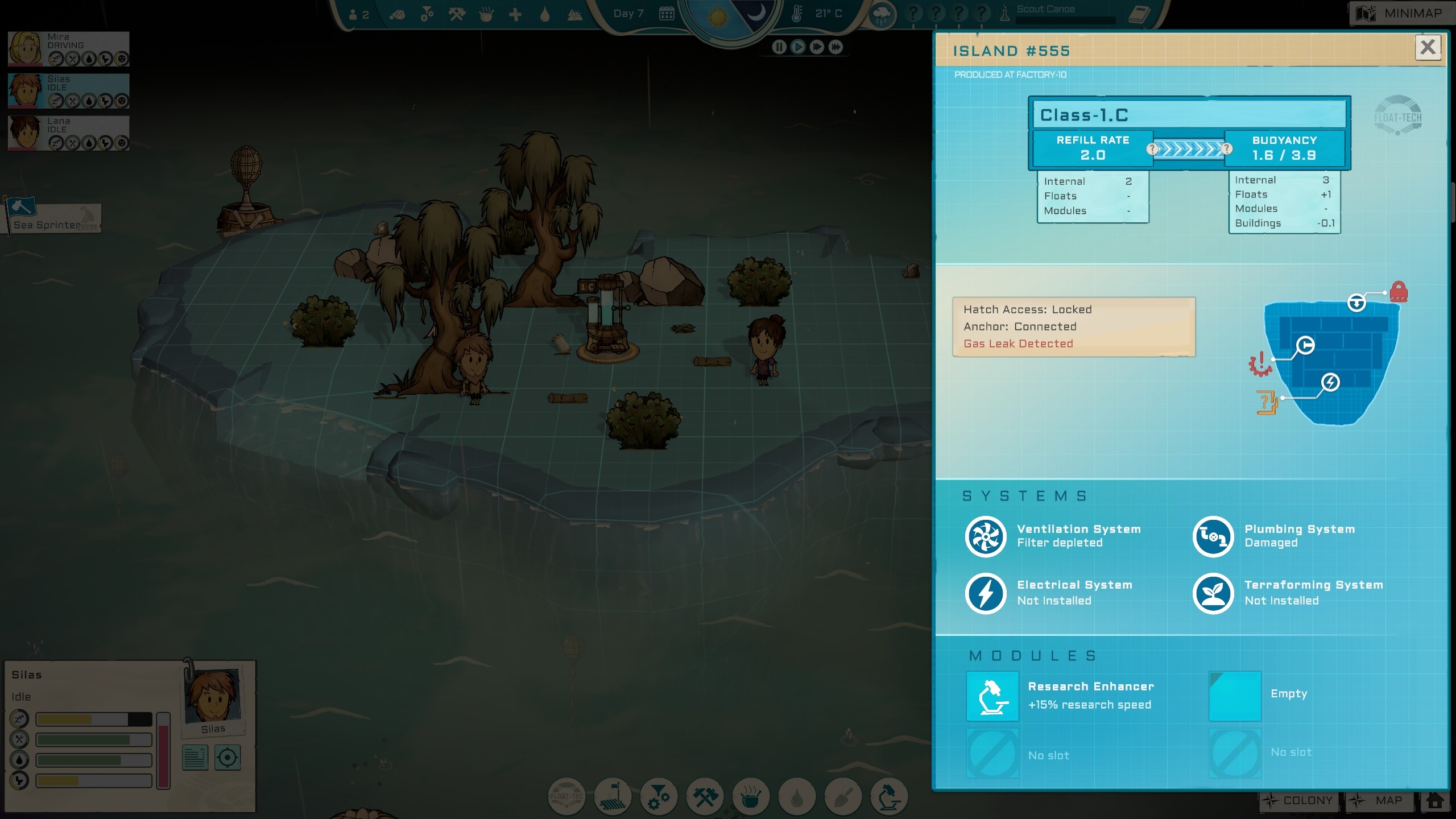The image size is (1456, 819).
Task: Select the Electrical System icon
Action: (x=986, y=593)
